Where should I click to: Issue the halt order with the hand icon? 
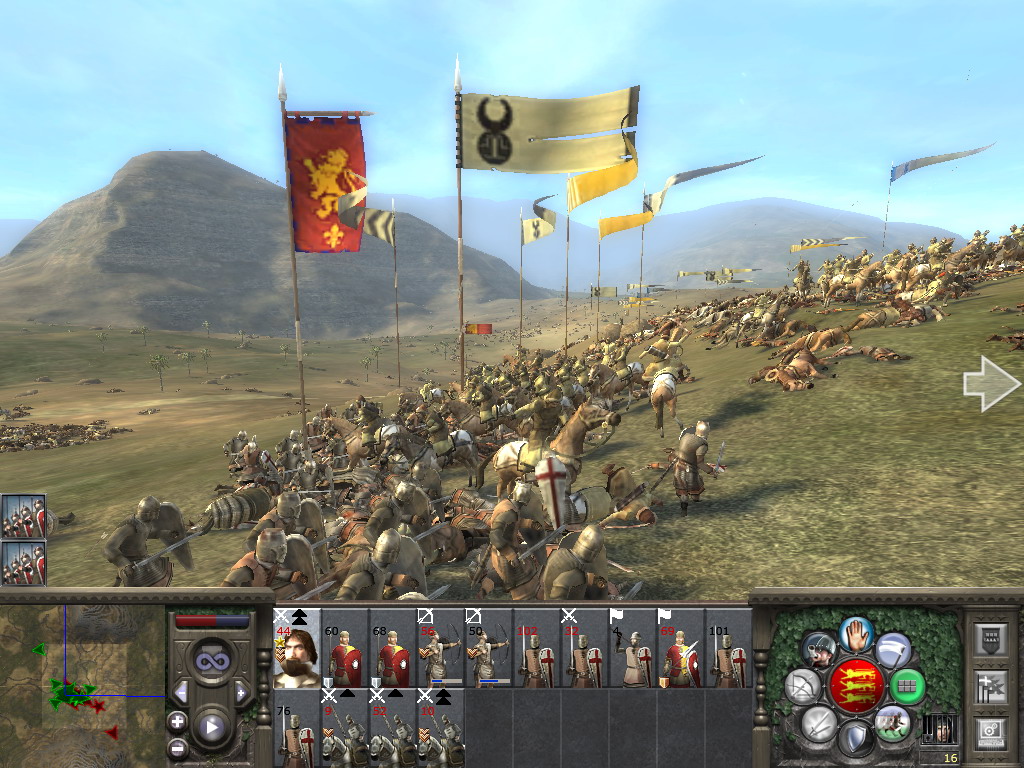(x=855, y=633)
